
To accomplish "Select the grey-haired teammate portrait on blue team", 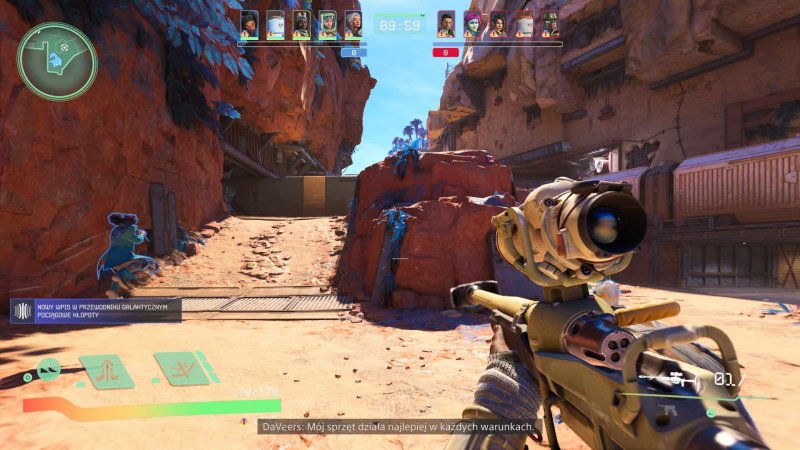I will (x=353, y=24).
